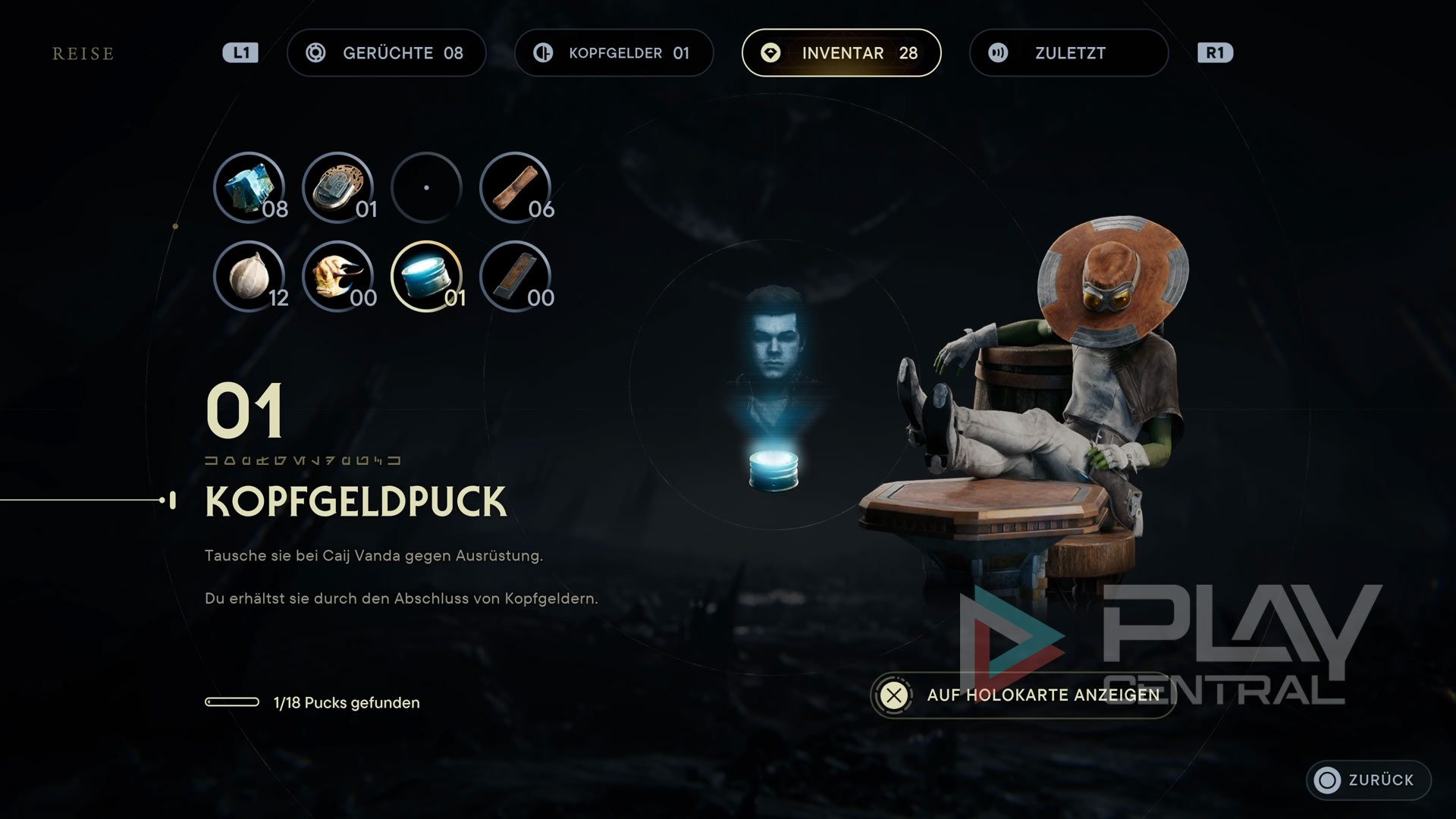
Task: Open the Kopfgelder tab
Action: [613, 53]
